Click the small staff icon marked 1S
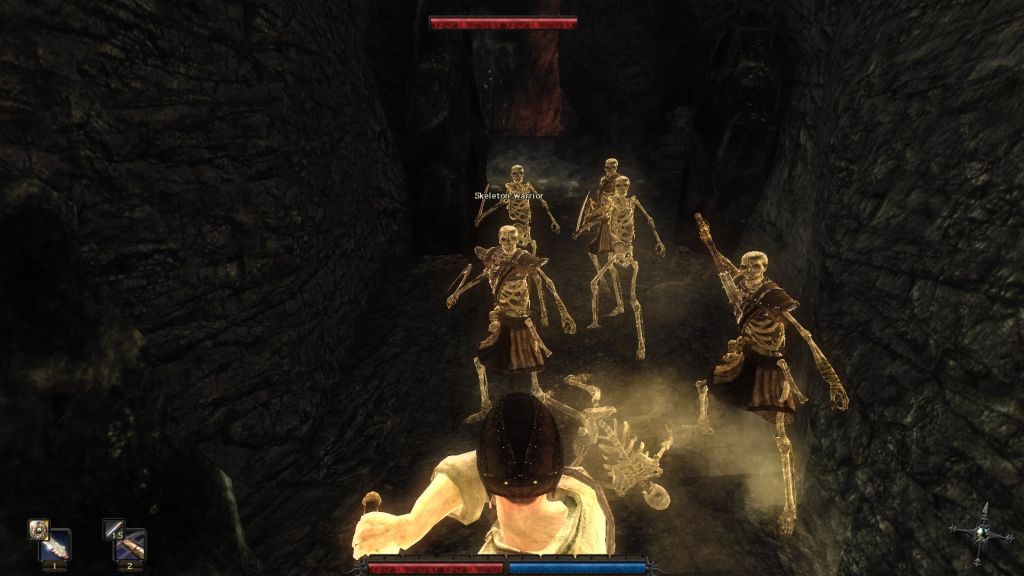 click(x=113, y=528)
